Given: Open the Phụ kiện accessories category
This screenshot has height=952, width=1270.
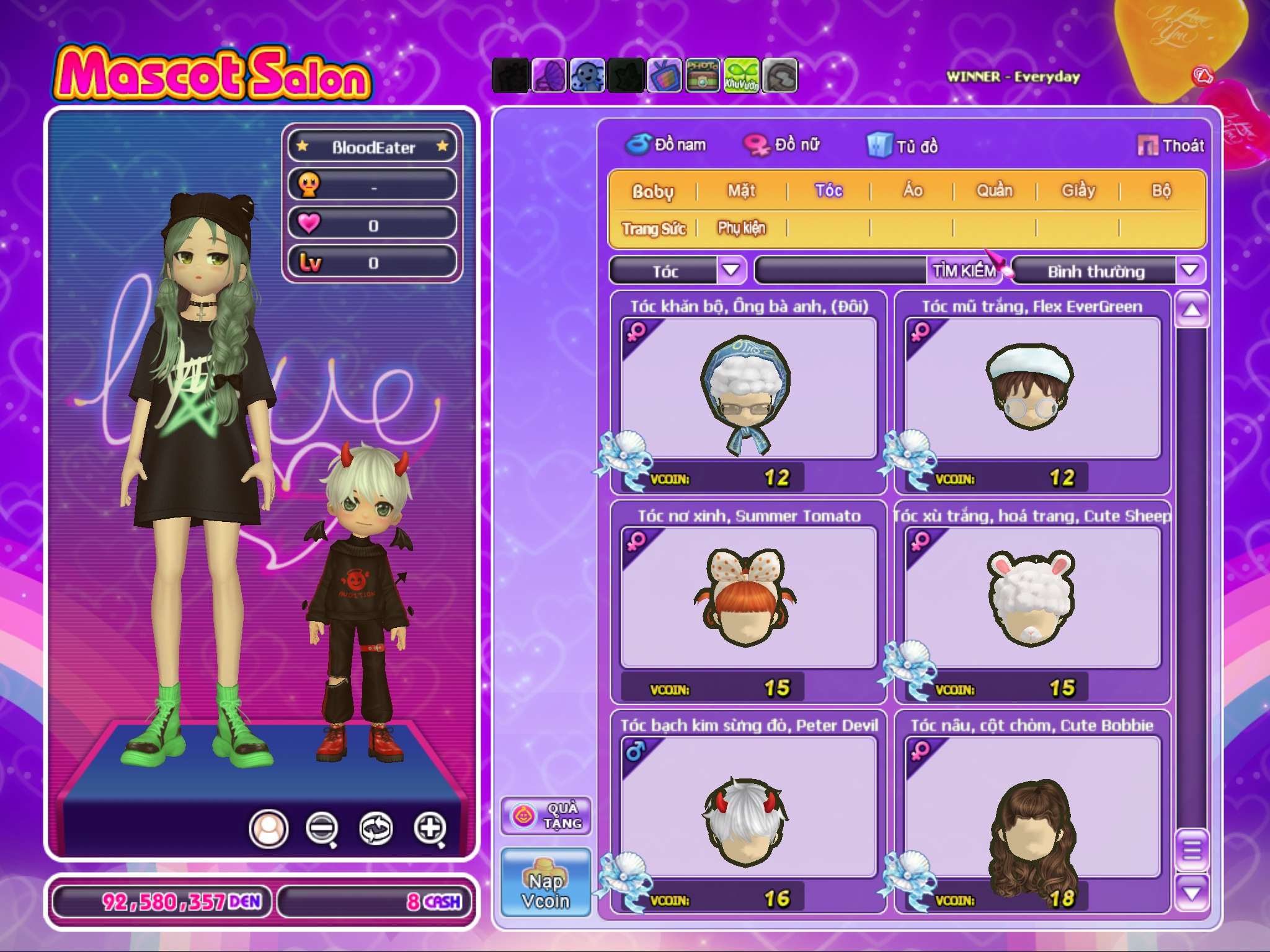Looking at the screenshot, I should [741, 228].
